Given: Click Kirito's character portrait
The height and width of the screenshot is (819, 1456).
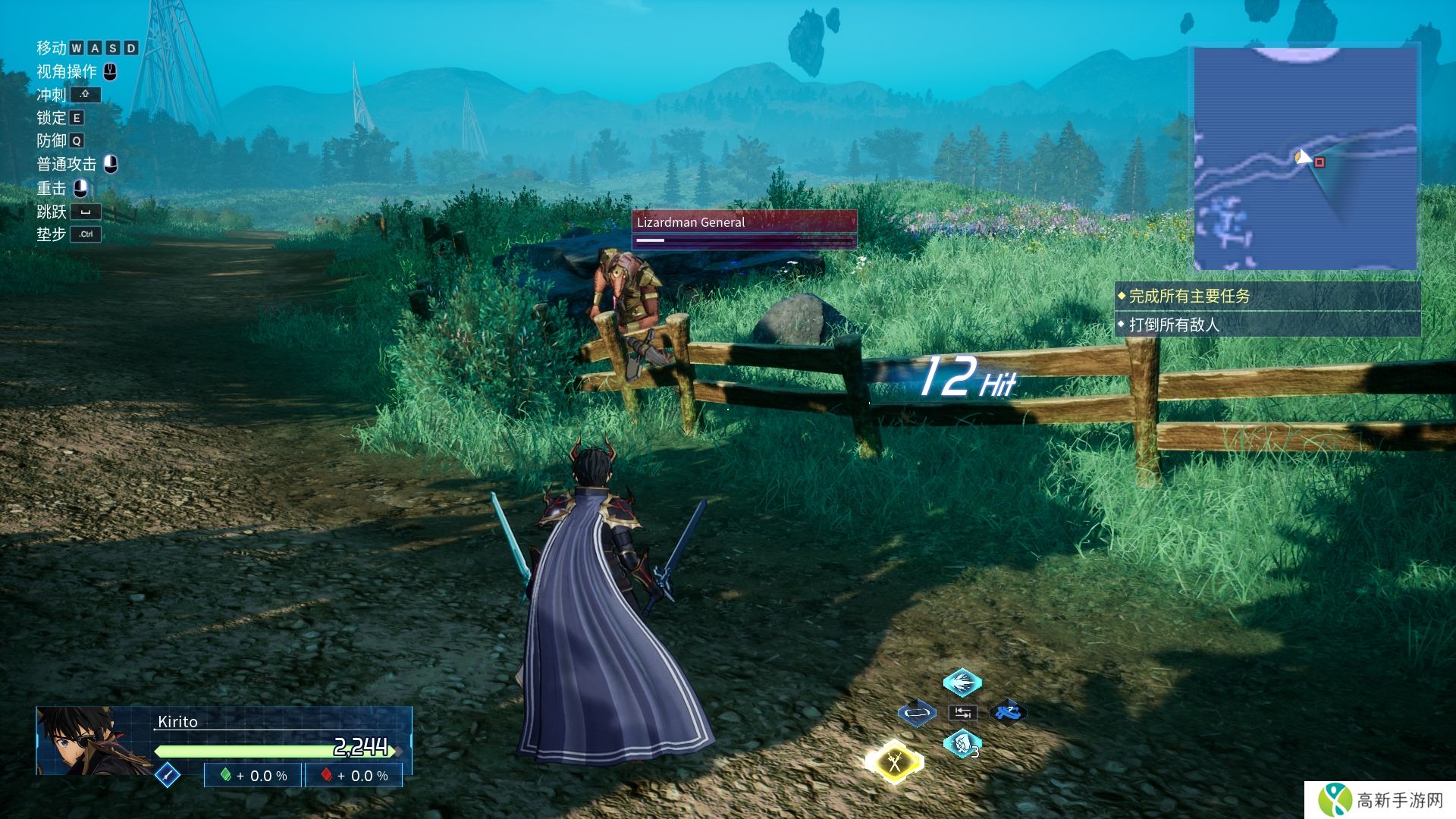Looking at the screenshot, I should coord(93,741).
